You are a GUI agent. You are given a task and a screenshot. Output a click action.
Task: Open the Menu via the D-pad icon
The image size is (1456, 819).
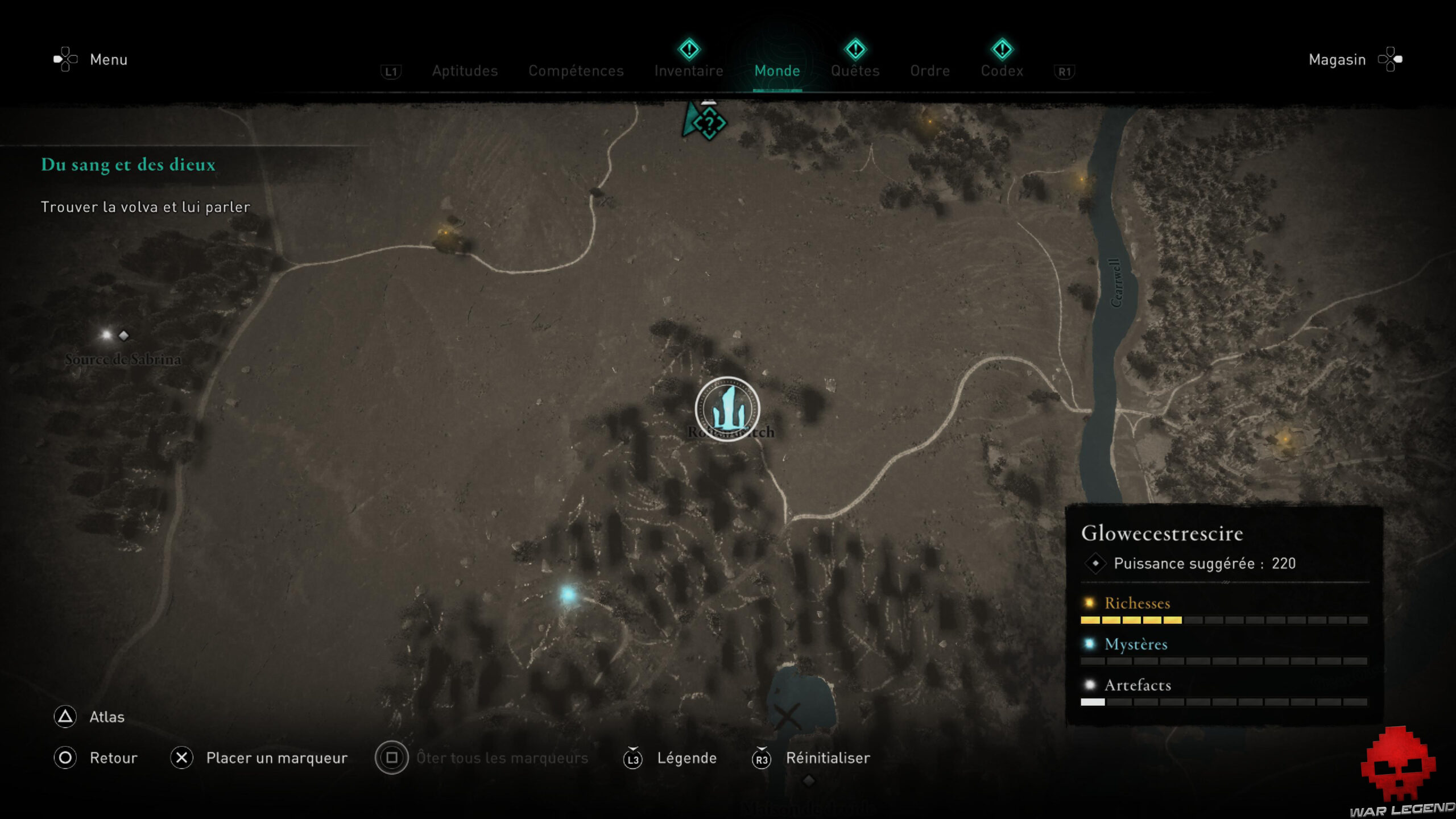coord(65,59)
